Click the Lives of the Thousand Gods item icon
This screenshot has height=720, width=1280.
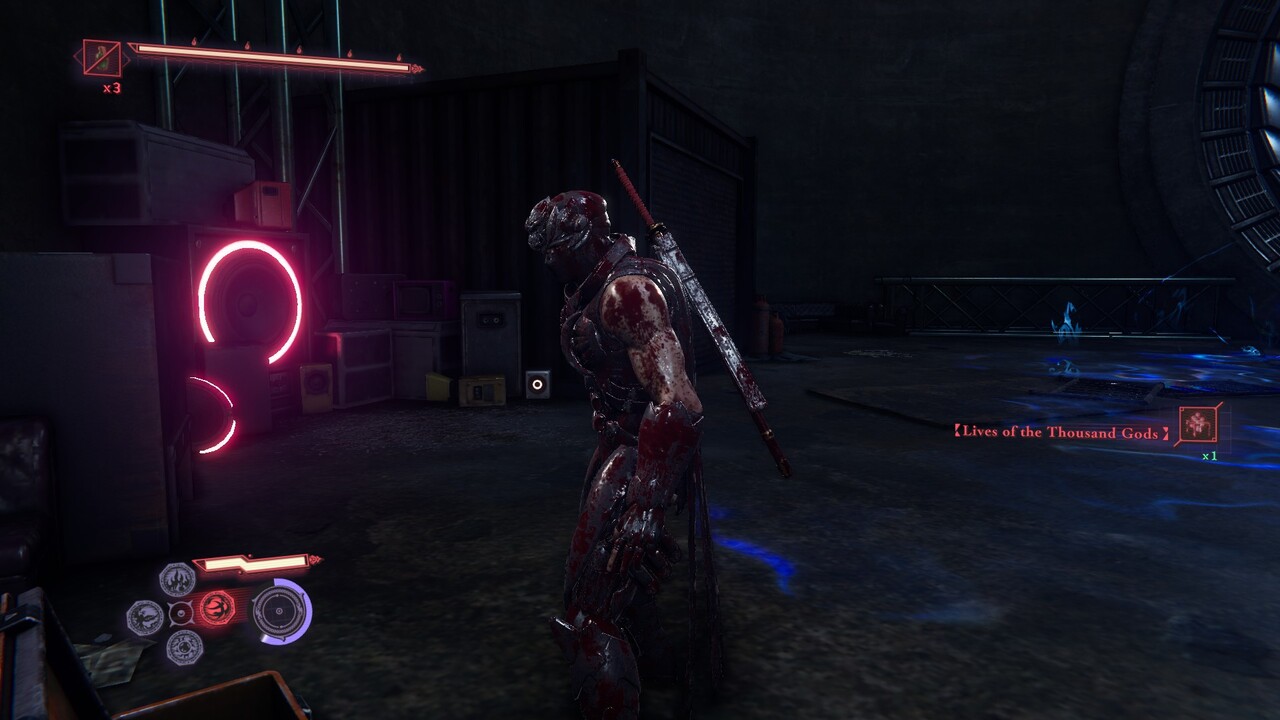click(x=1198, y=425)
